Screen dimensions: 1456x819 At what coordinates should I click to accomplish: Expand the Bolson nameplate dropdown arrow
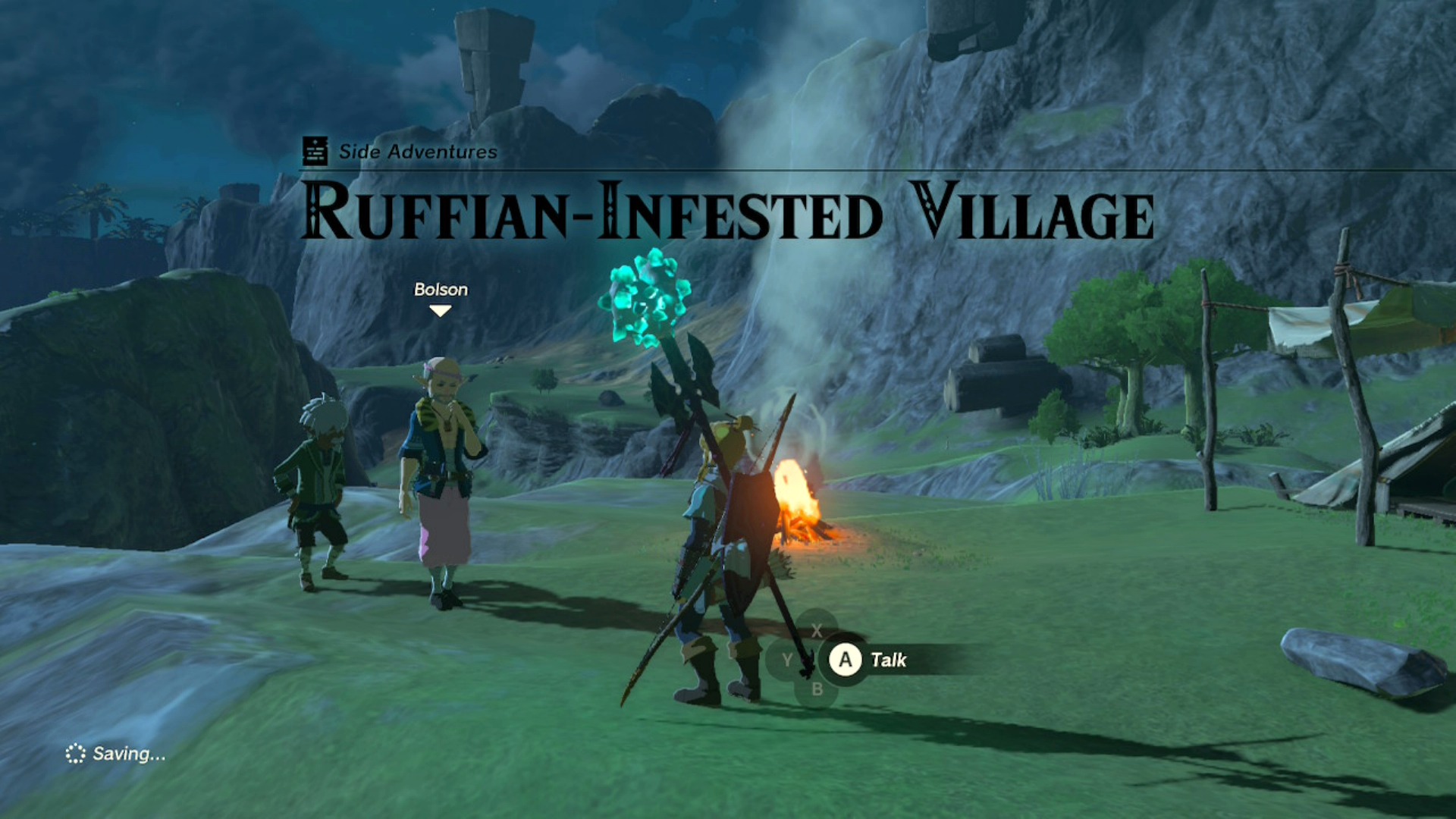coord(441,311)
